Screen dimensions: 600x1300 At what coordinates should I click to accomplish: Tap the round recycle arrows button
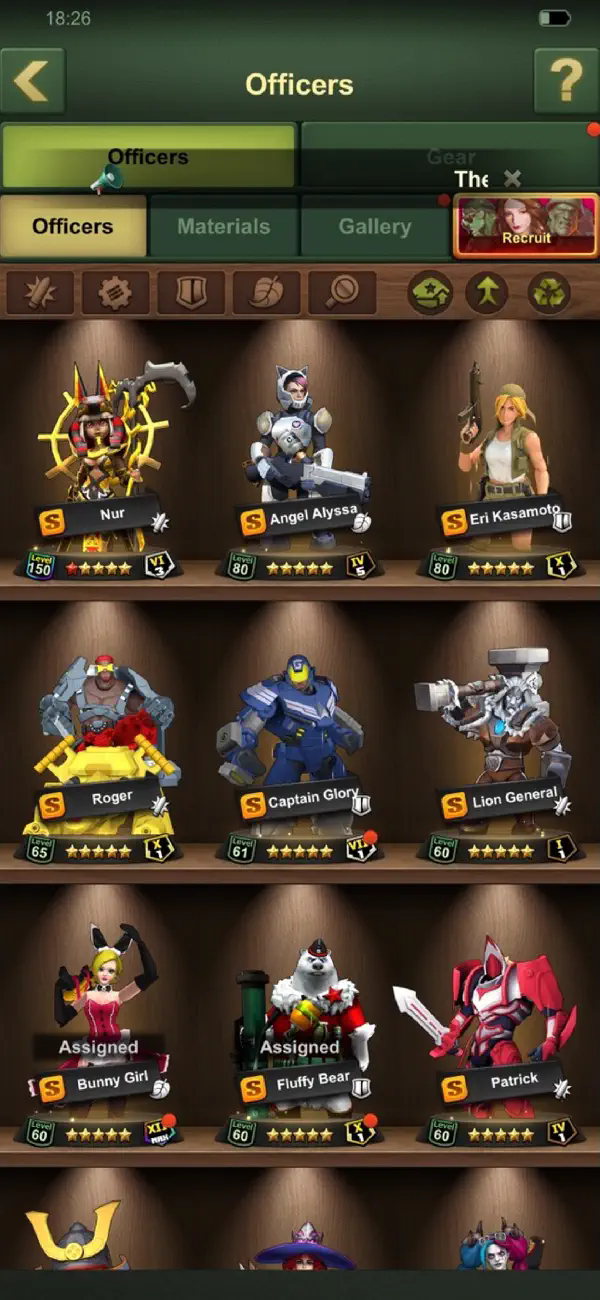coord(549,294)
